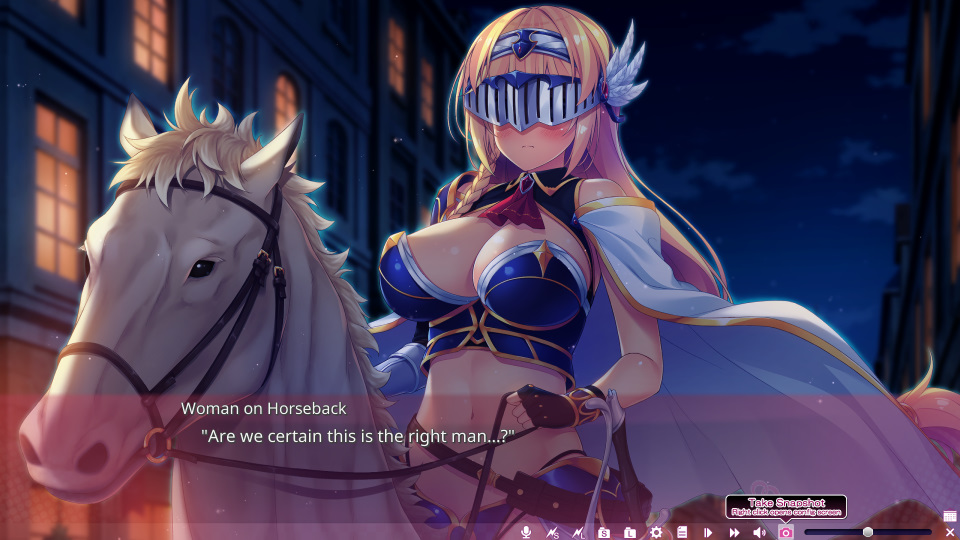Screen dimensions: 960x540
Task: Open settings via the gear icon
Action: pyautogui.click(x=656, y=532)
